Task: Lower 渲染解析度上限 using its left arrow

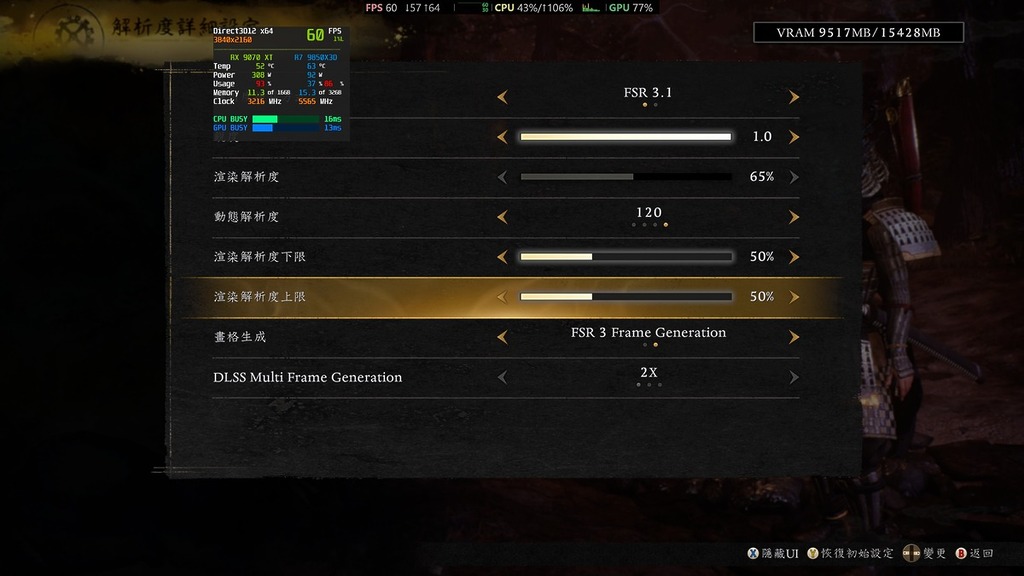Action: pos(502,297)
